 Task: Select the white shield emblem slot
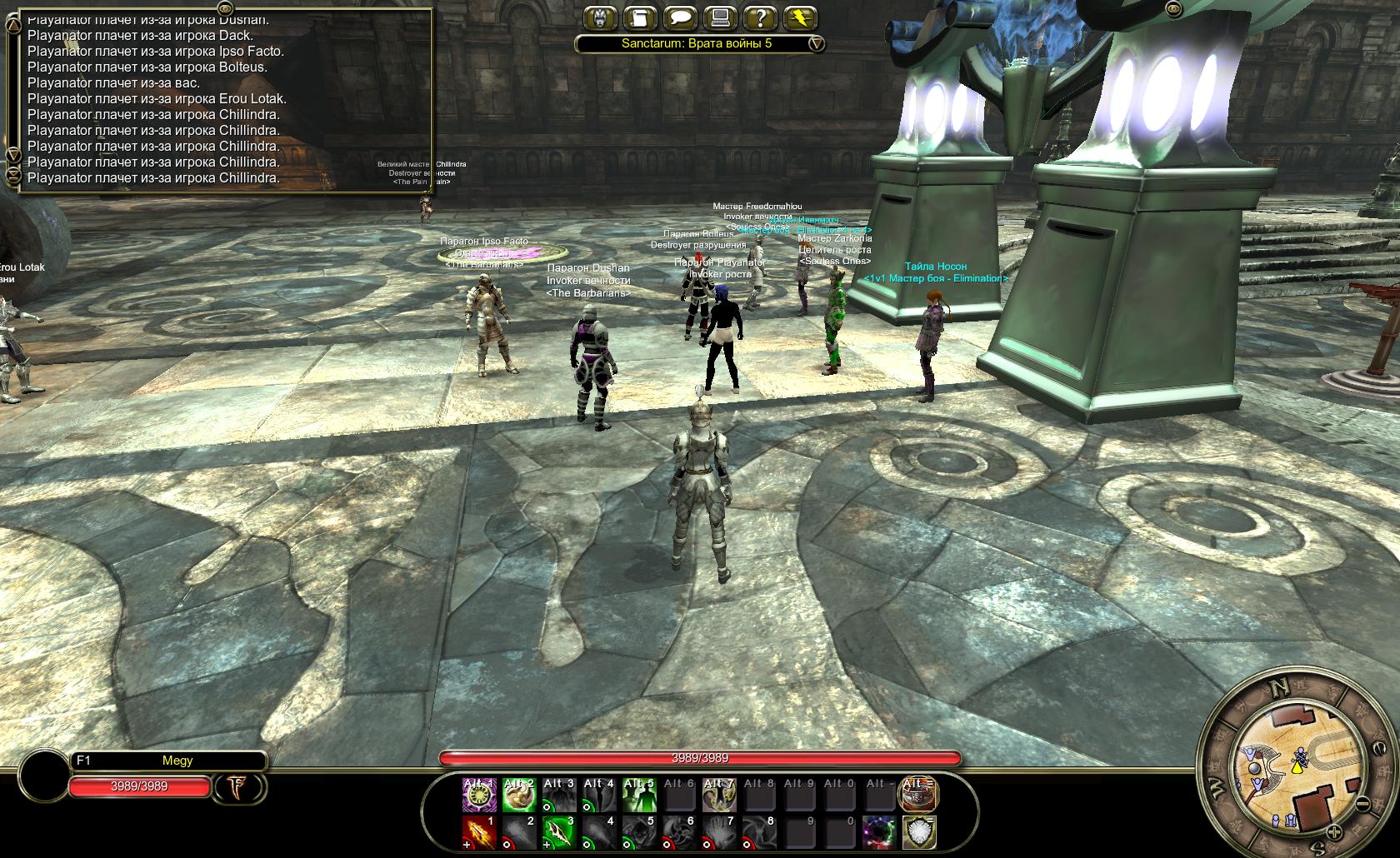click(x=917, y=832)
